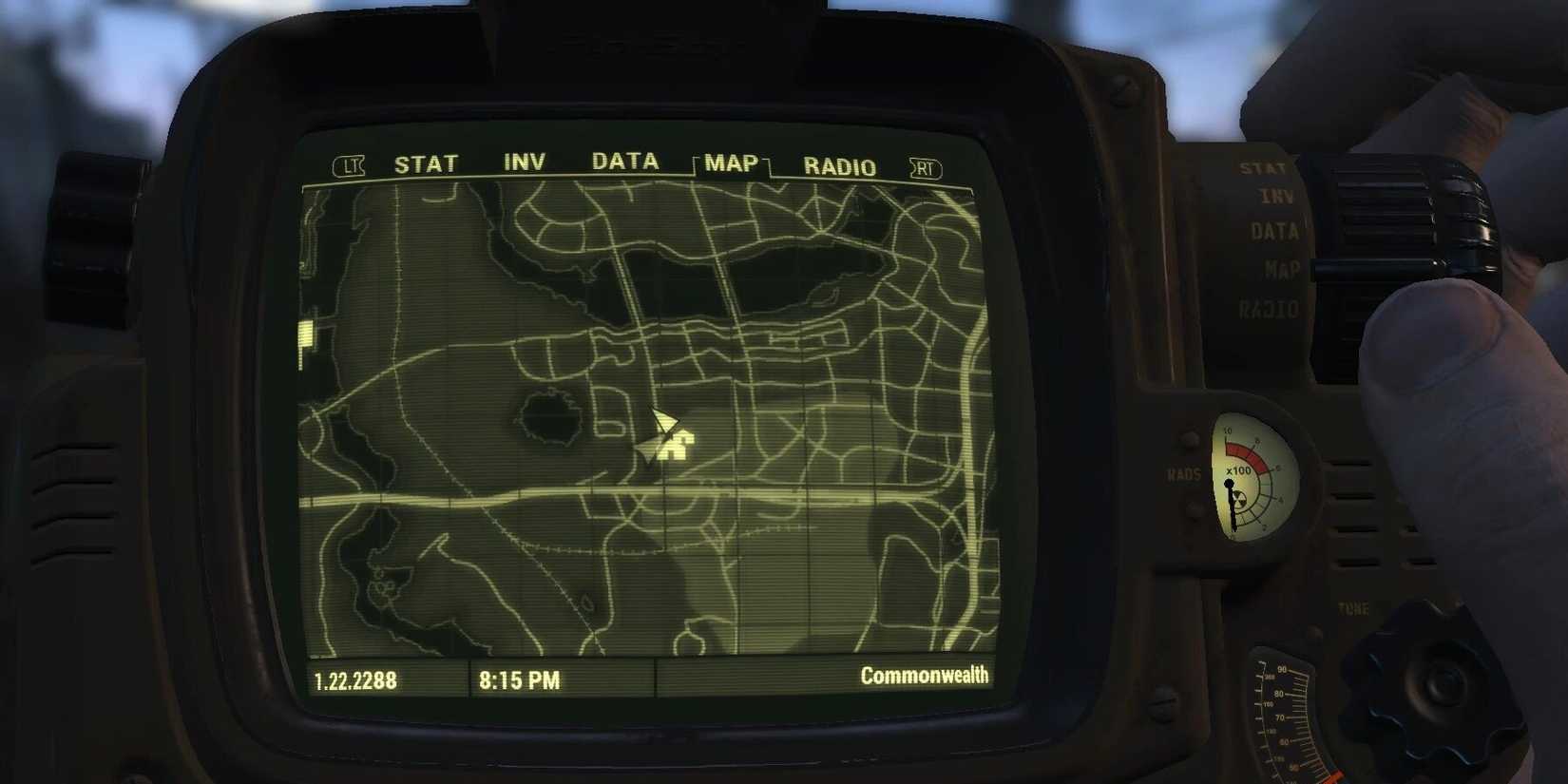Open the STAT tab
1568x784 pixels.
(x=425, y=163)
